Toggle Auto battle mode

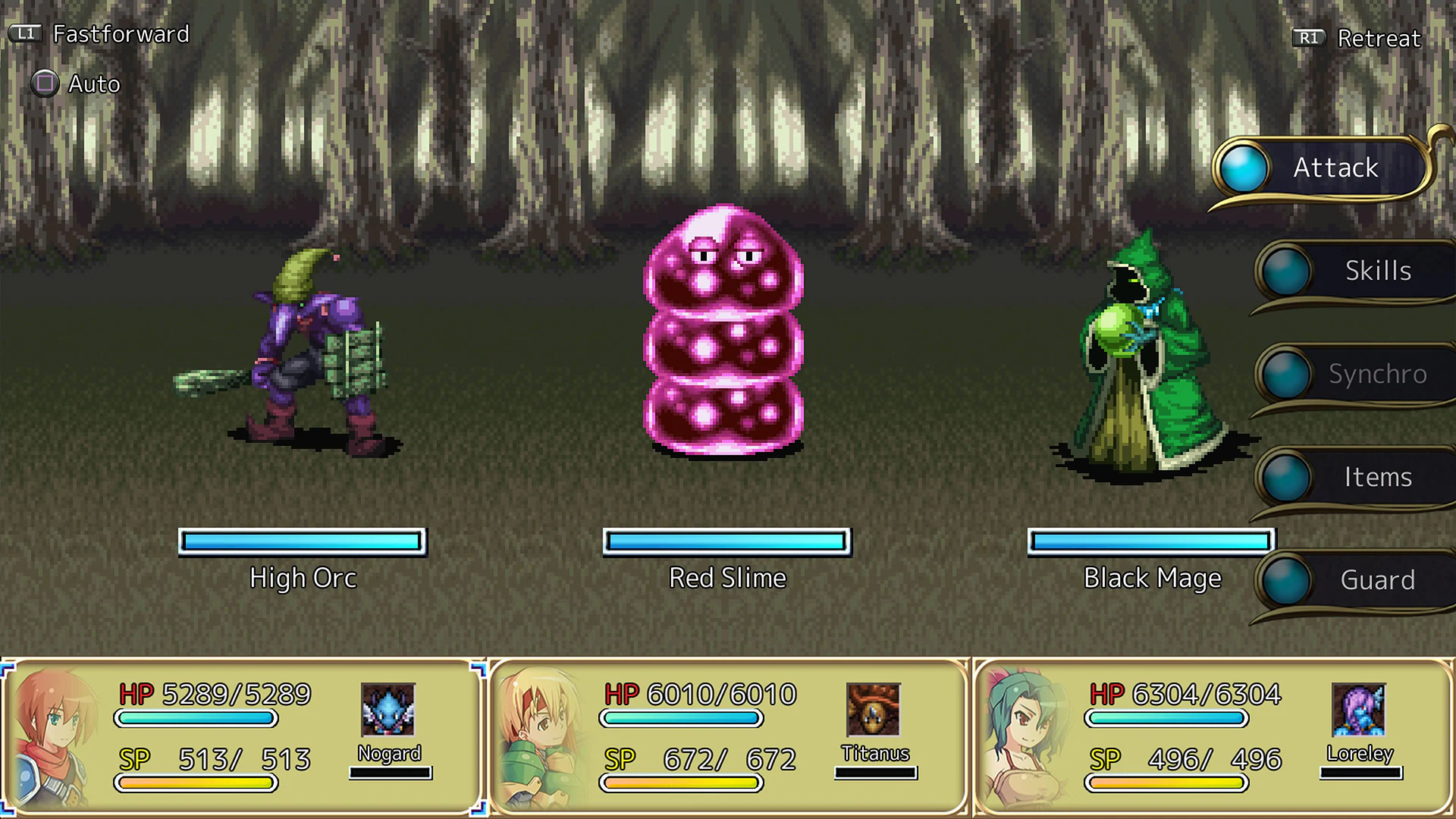(45, 84)
